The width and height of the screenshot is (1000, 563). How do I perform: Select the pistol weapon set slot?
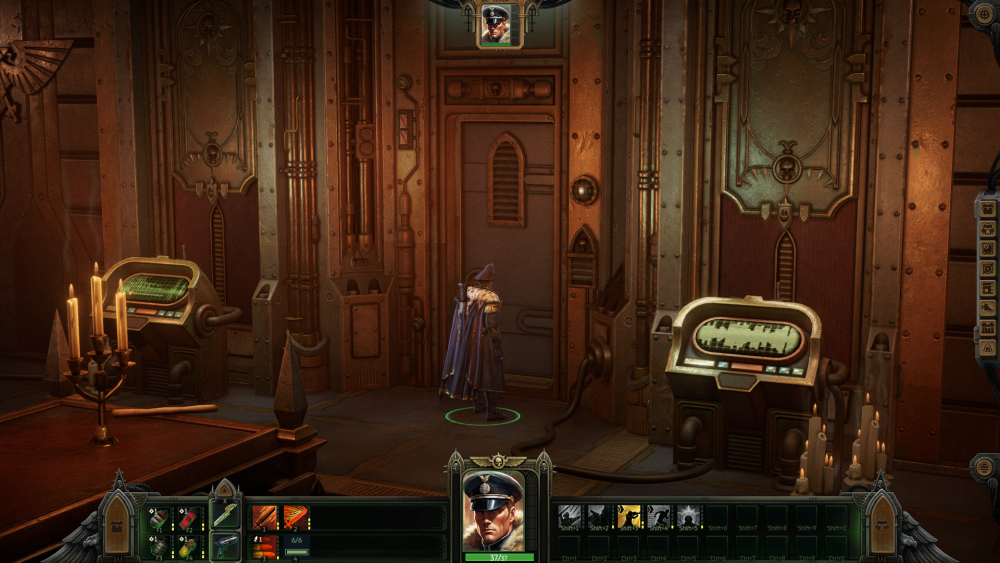pos(225,545)
